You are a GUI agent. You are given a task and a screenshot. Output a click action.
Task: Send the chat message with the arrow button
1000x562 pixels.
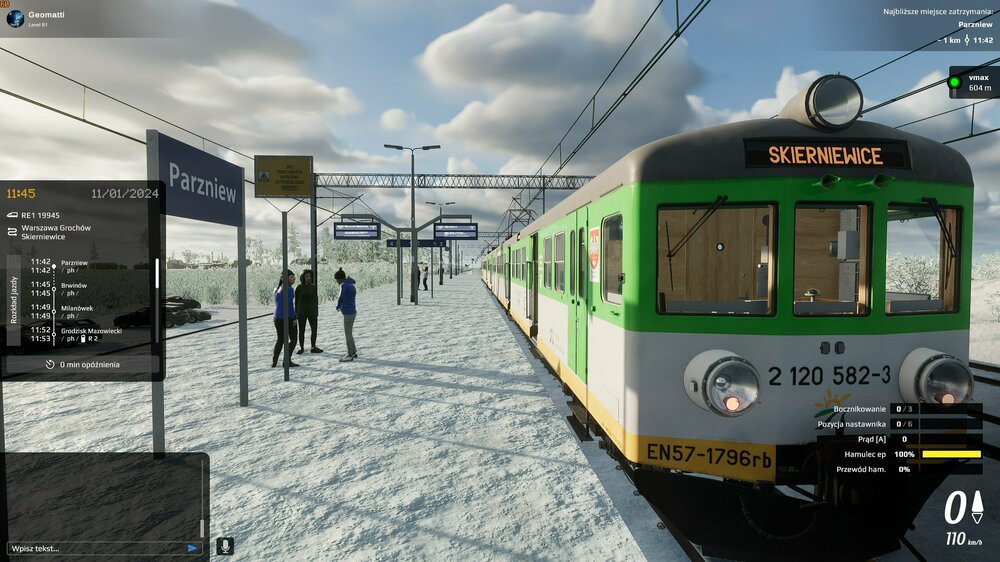click(193, 548)
